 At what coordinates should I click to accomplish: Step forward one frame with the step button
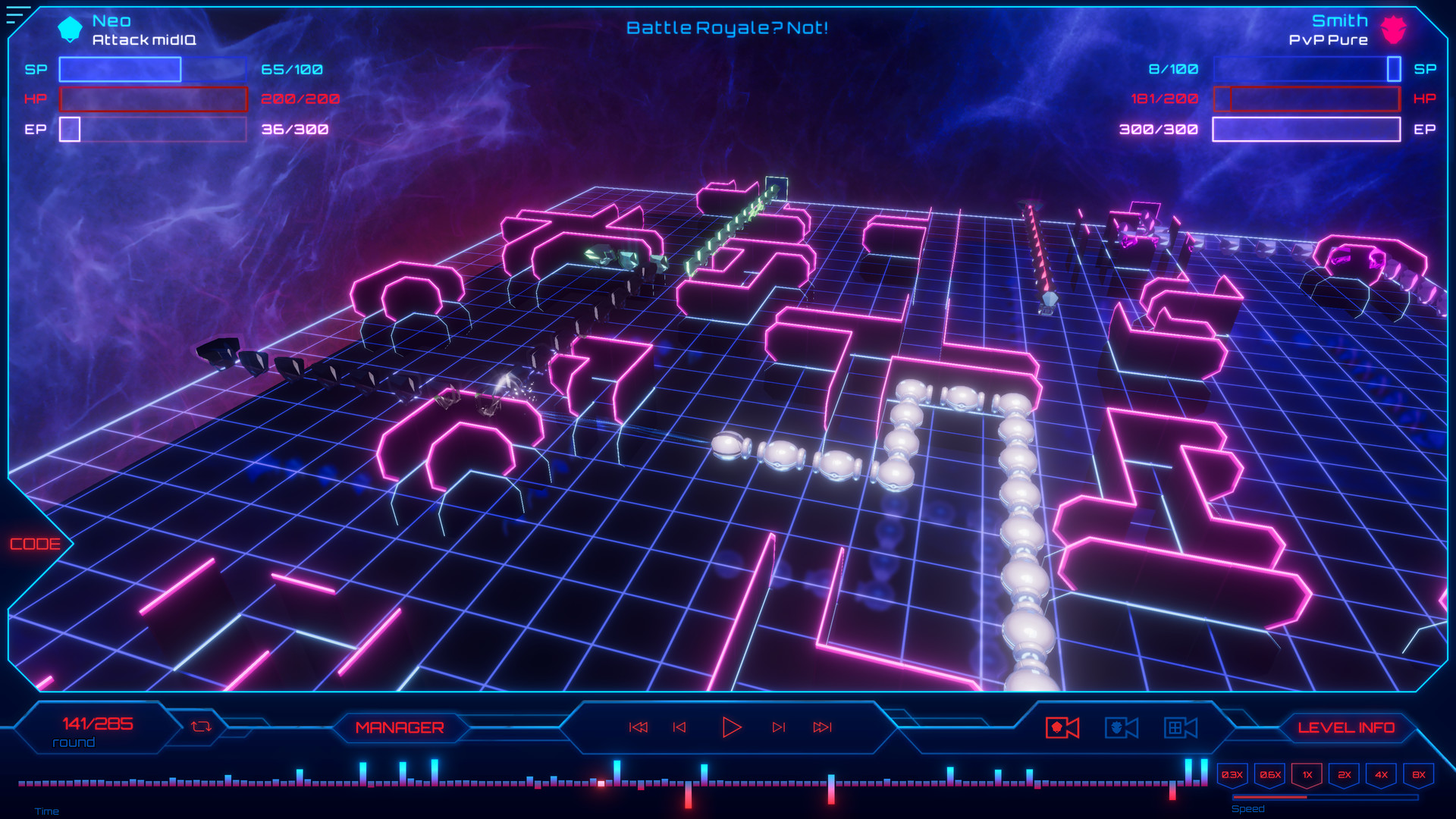click(x=780, y=726)
